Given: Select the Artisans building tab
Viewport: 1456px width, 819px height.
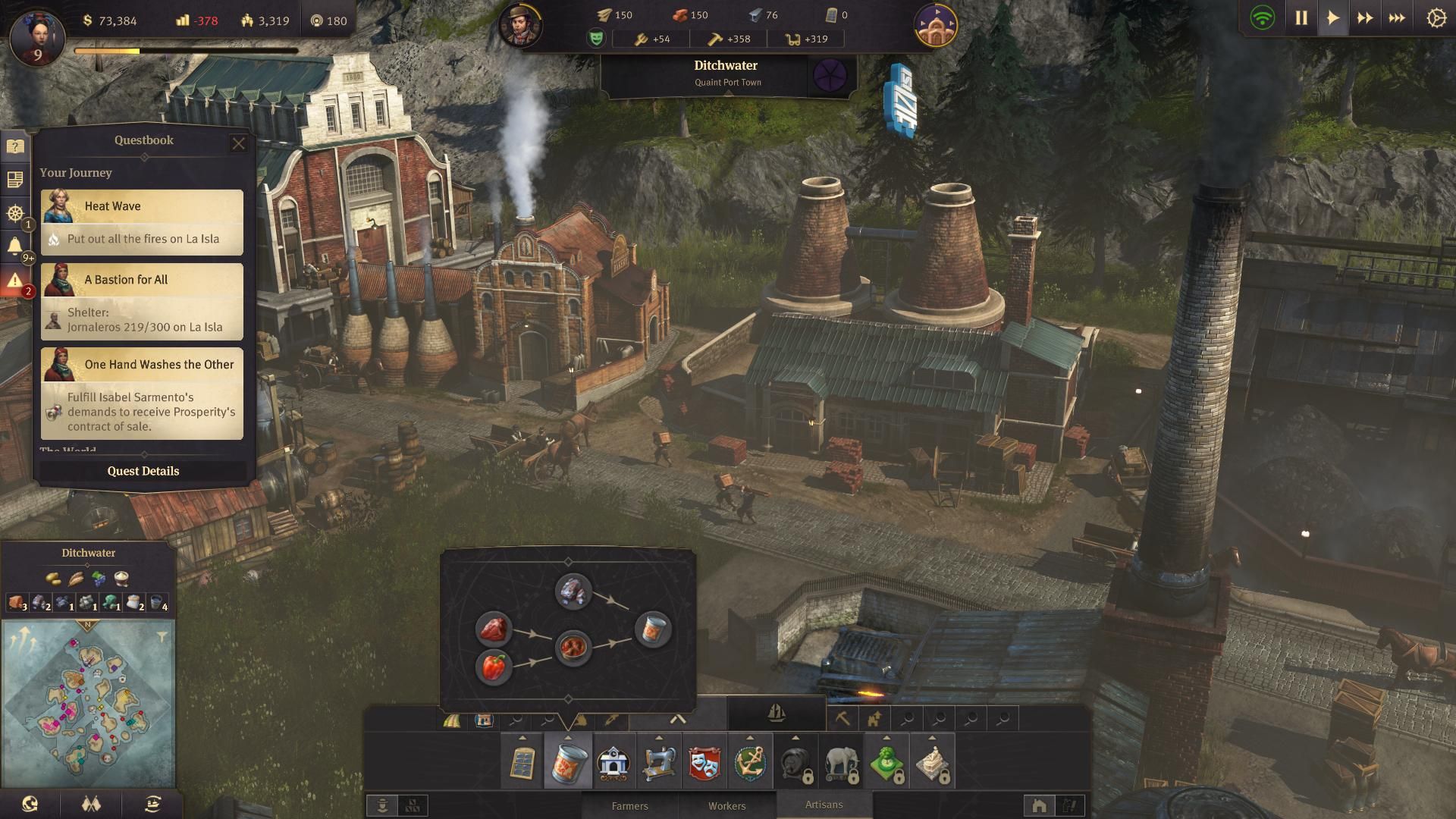Looking at the screenshot, I should pos(824,805).
